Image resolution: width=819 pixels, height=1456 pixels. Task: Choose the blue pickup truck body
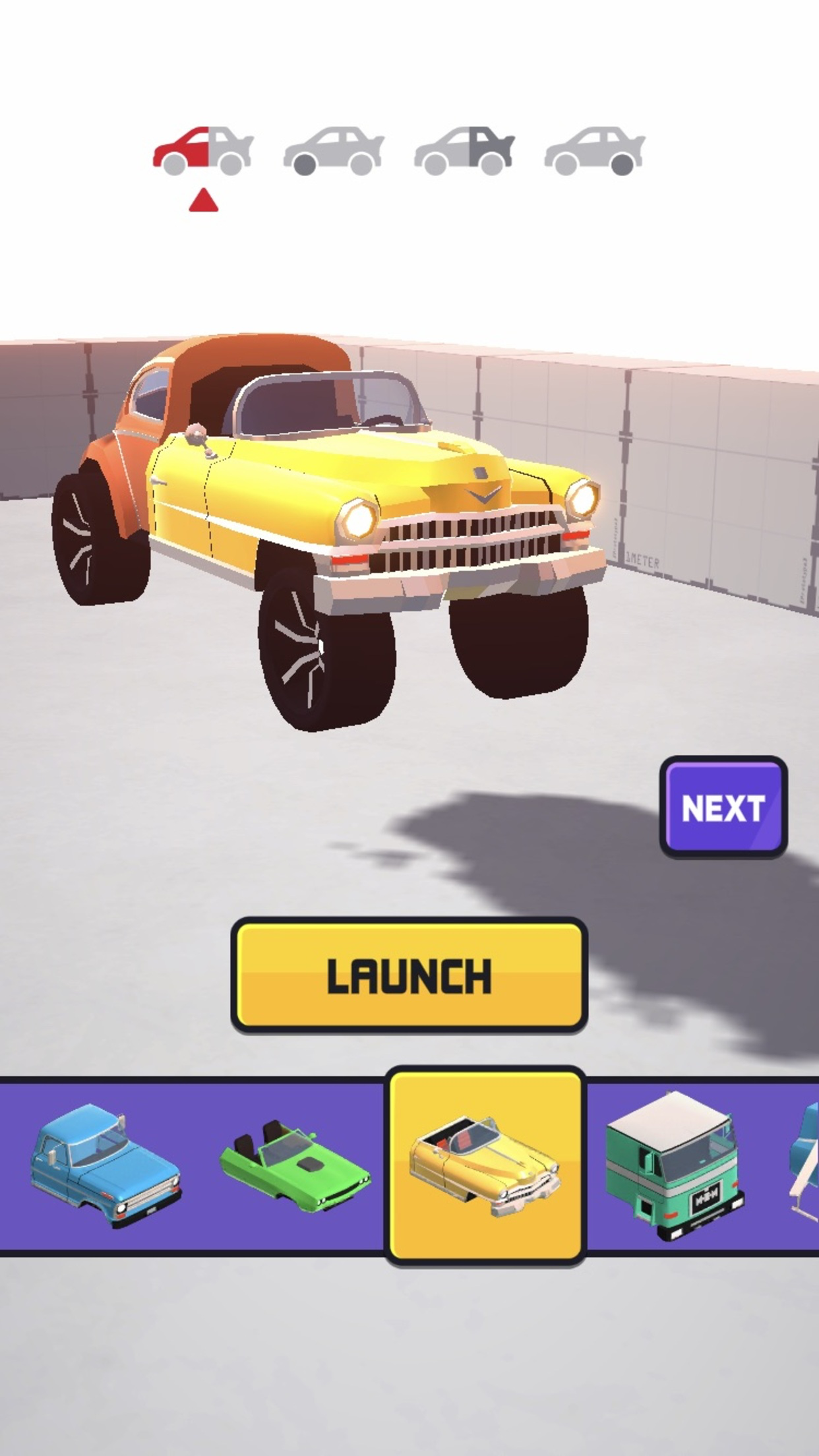(x=106, y=1166)
